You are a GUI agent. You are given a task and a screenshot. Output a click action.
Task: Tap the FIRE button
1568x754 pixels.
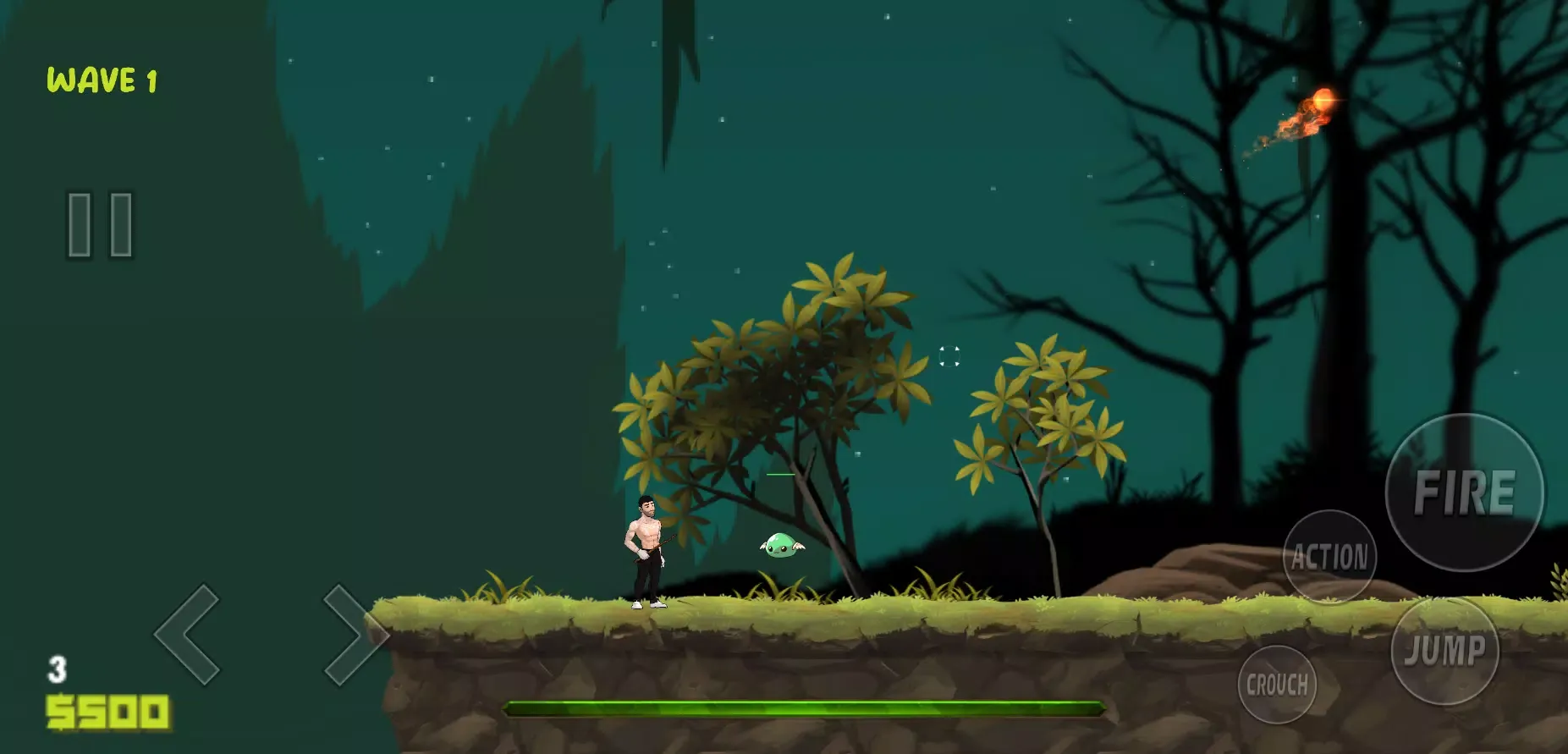1464,493
